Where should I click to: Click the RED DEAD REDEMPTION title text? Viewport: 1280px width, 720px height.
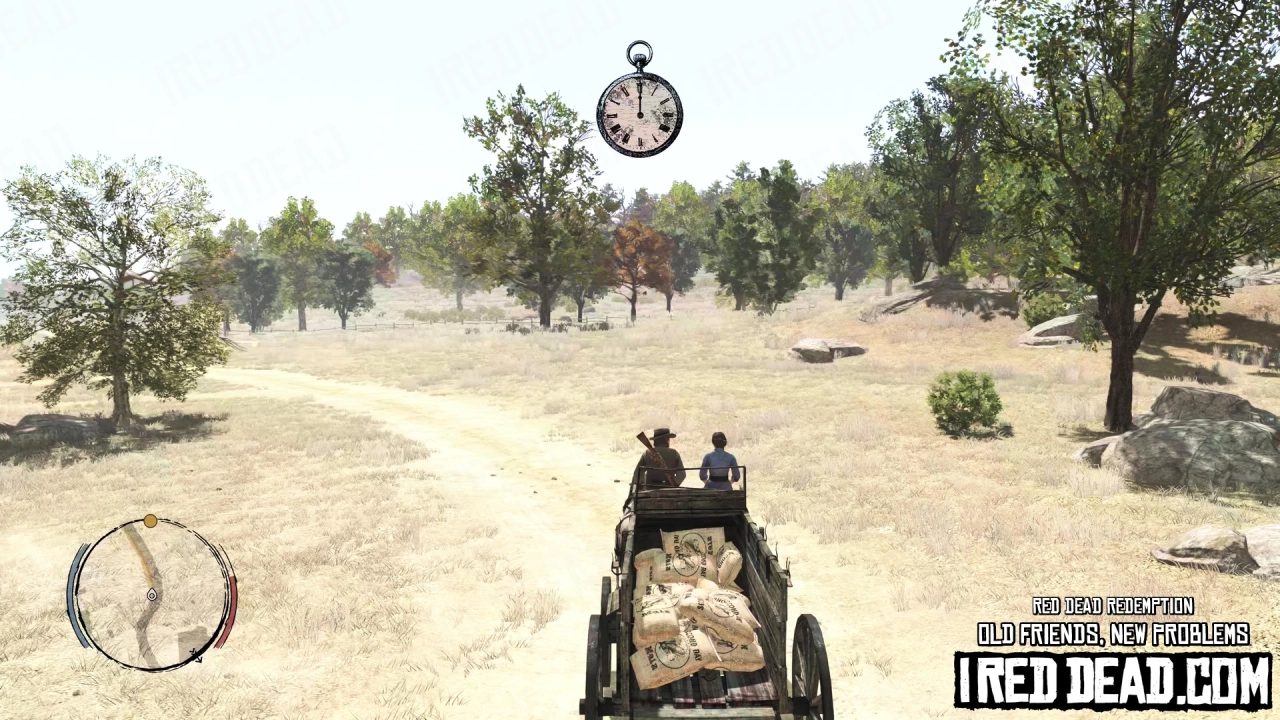point(1112,606)
